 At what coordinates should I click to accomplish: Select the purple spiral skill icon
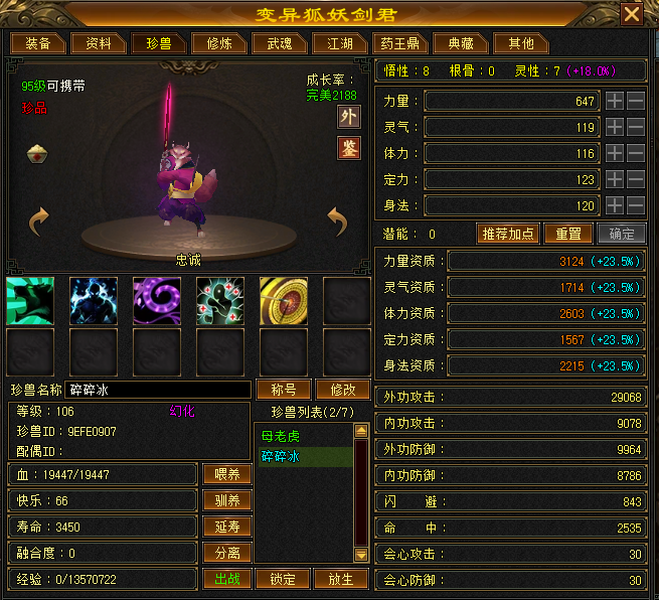click(156, 300)
